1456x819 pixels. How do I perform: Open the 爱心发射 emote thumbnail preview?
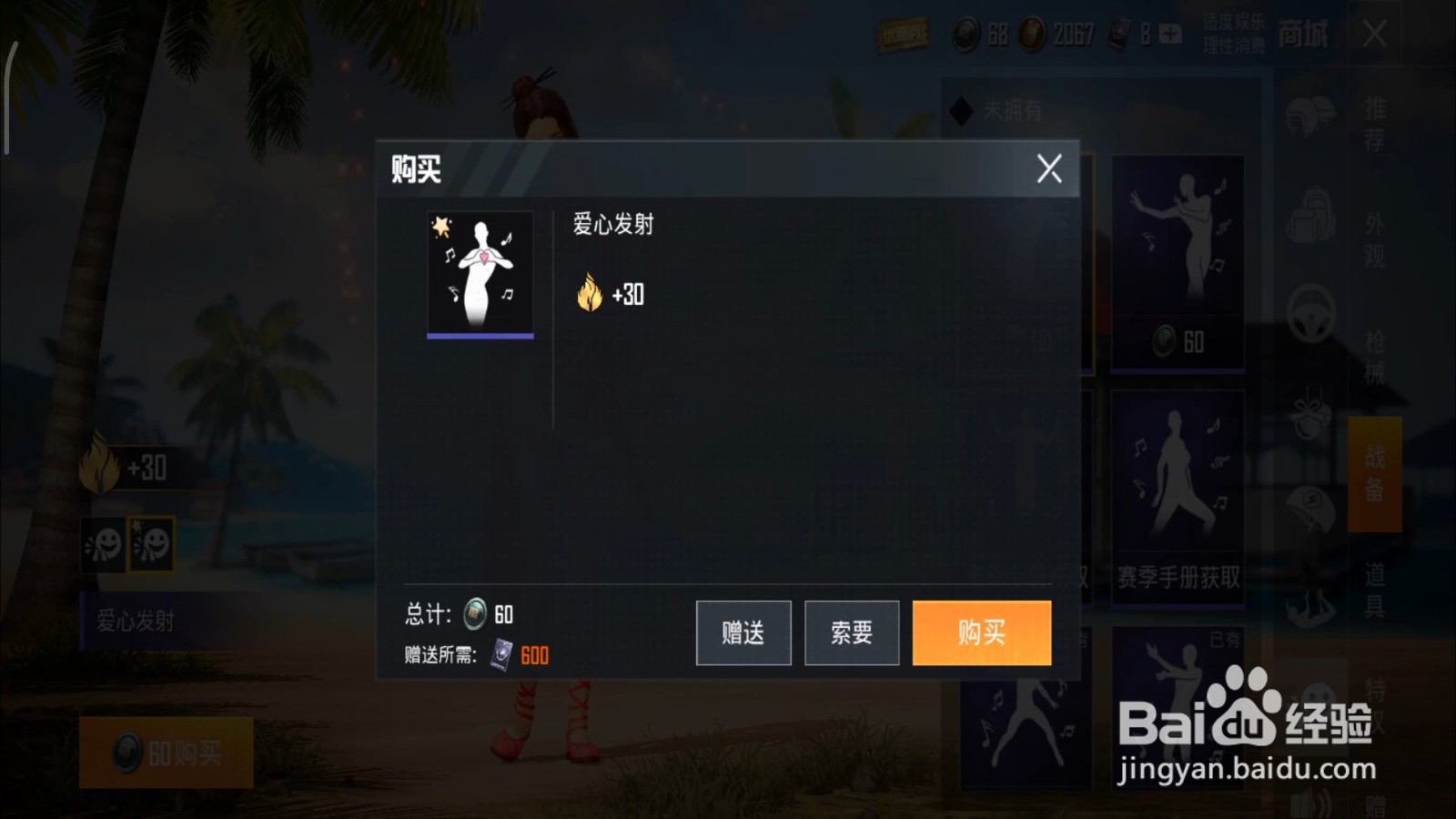[480, 271]
